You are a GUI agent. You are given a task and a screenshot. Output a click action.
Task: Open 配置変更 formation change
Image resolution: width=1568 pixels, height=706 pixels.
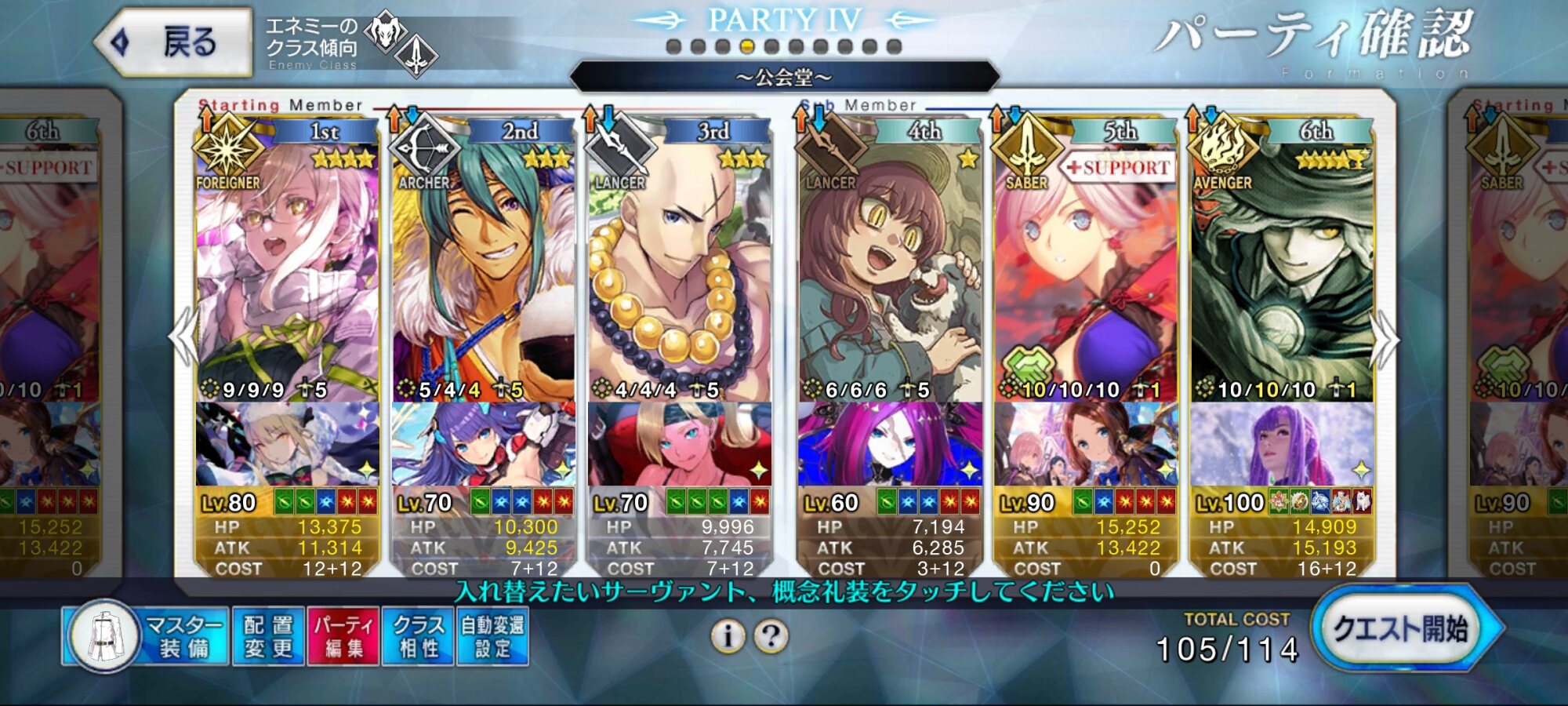[x=268, y=636]
